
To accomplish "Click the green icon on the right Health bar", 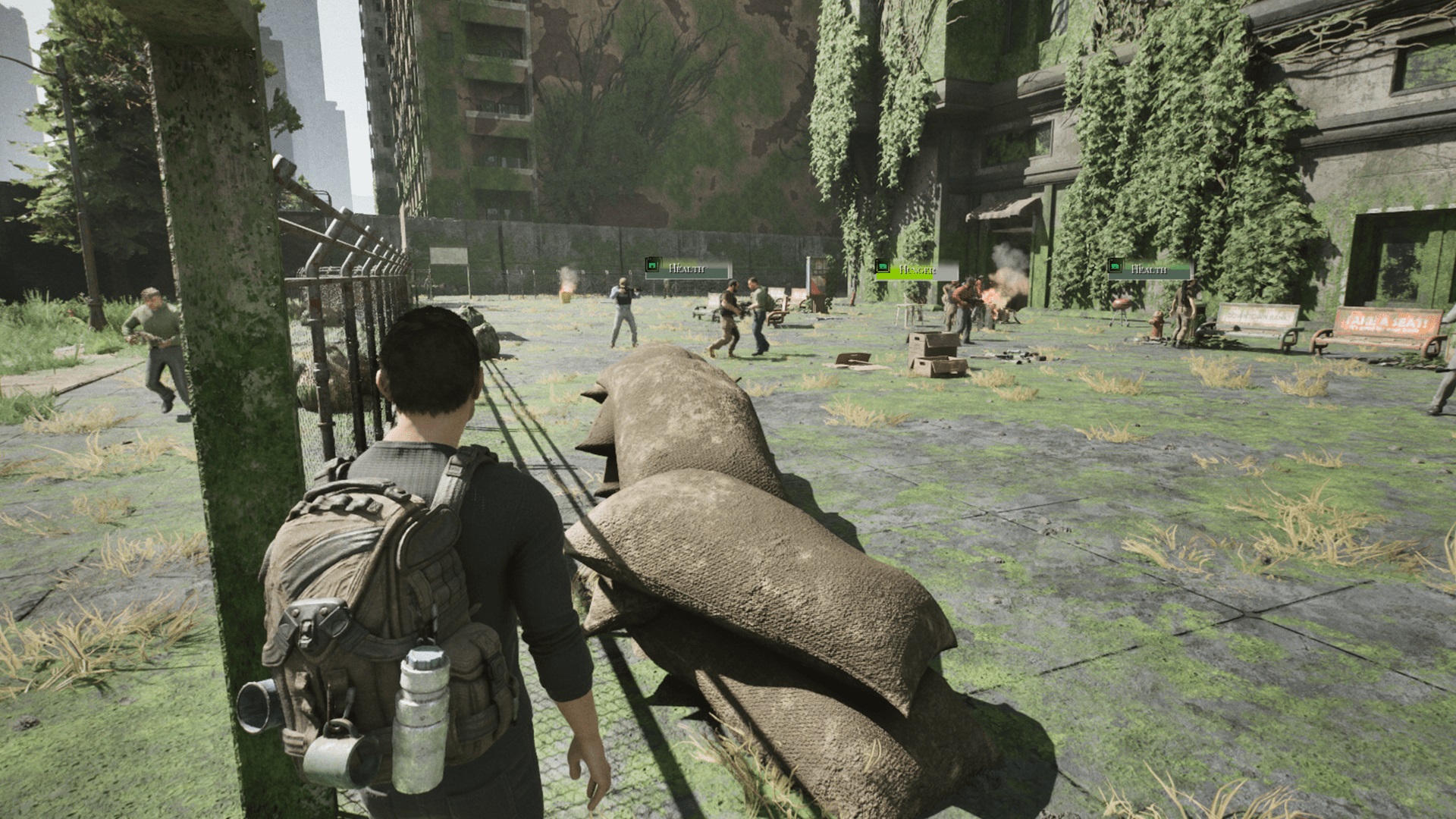I will click(1114, 267).
